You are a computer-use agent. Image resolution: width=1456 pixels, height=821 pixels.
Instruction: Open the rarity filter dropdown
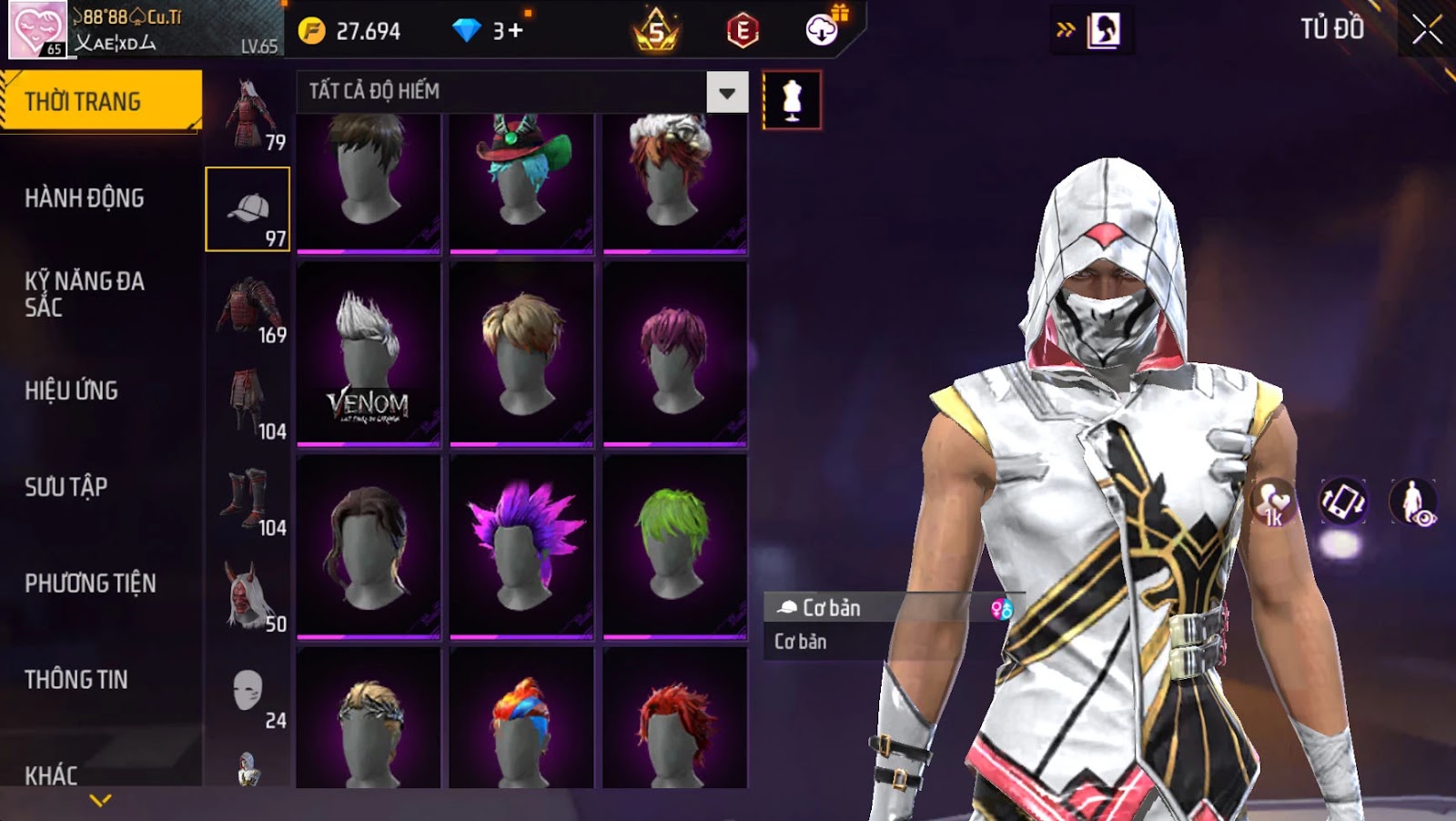[727, 92]
